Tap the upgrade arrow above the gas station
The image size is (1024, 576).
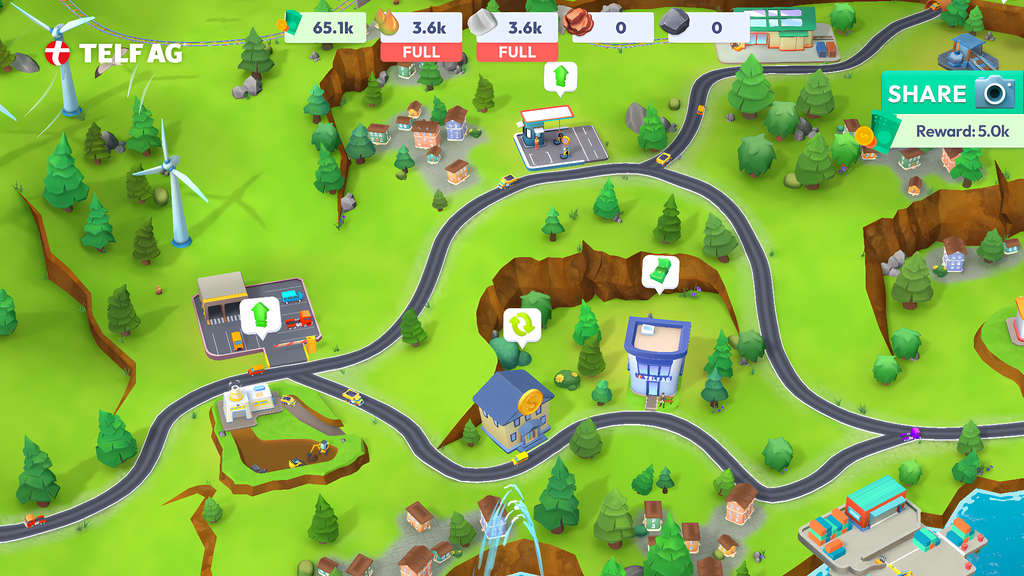coord(560,76)
